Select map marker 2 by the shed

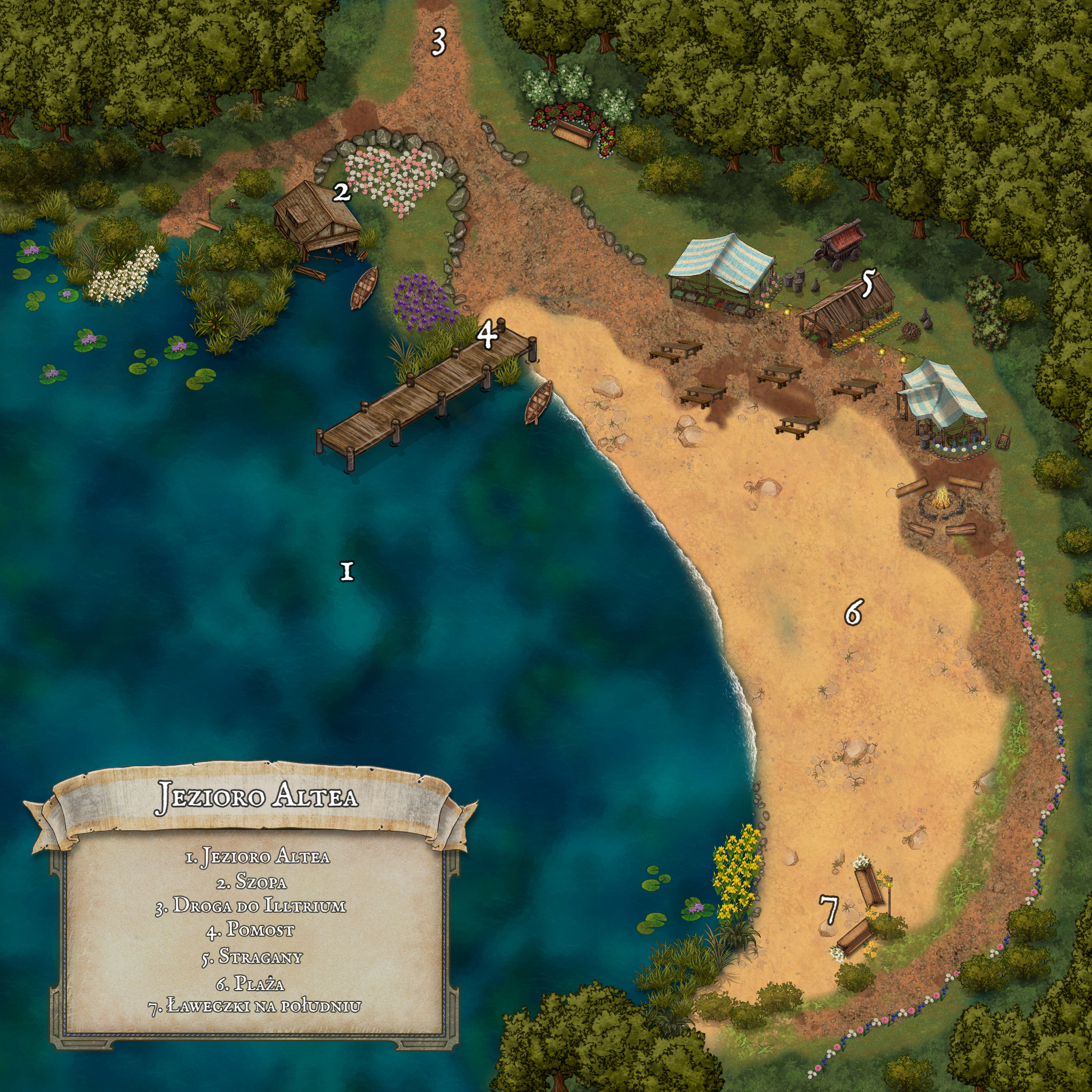point(341,192)
